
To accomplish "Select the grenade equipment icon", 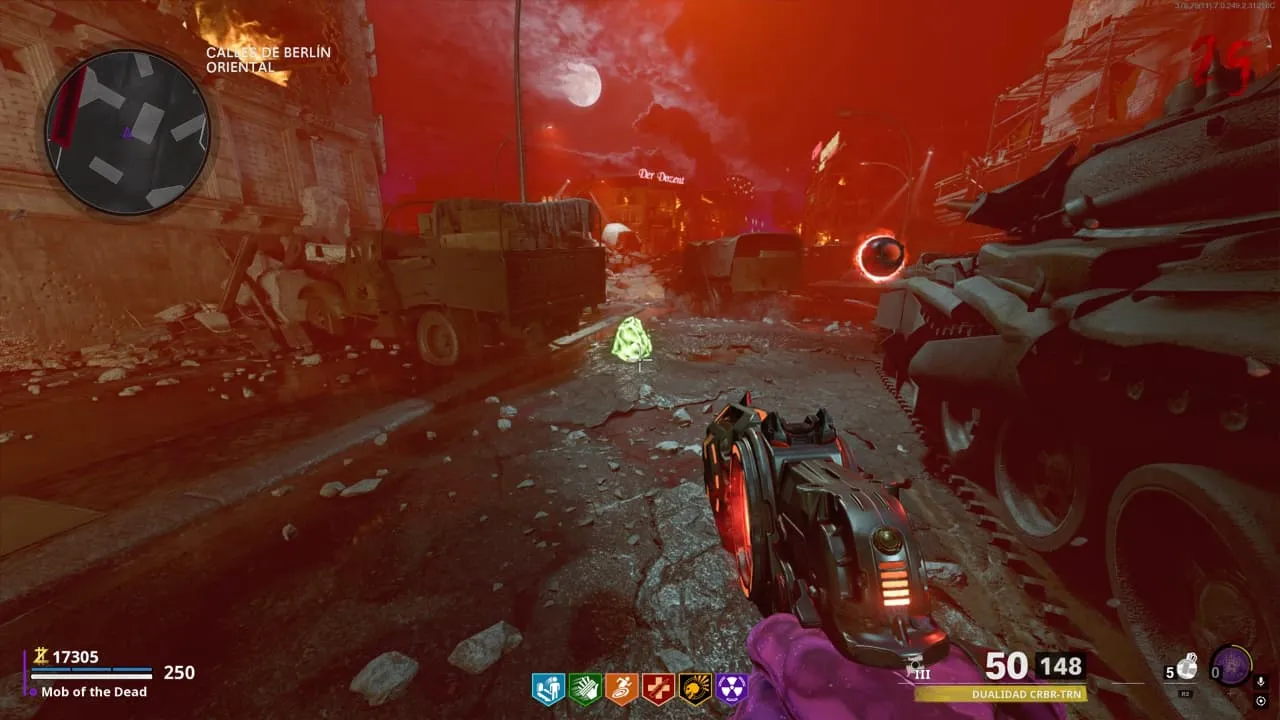I will (1187, 667).
